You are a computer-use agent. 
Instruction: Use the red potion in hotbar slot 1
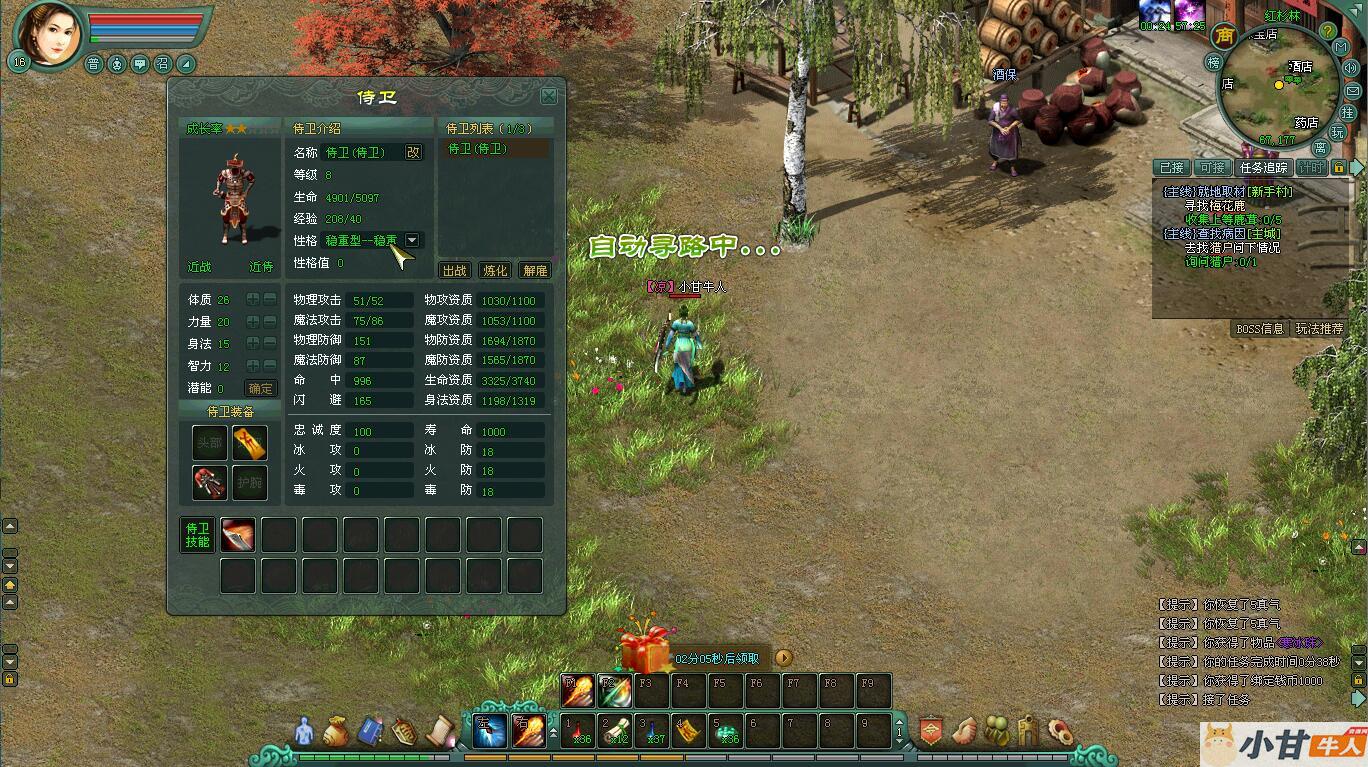pos(578,731)
